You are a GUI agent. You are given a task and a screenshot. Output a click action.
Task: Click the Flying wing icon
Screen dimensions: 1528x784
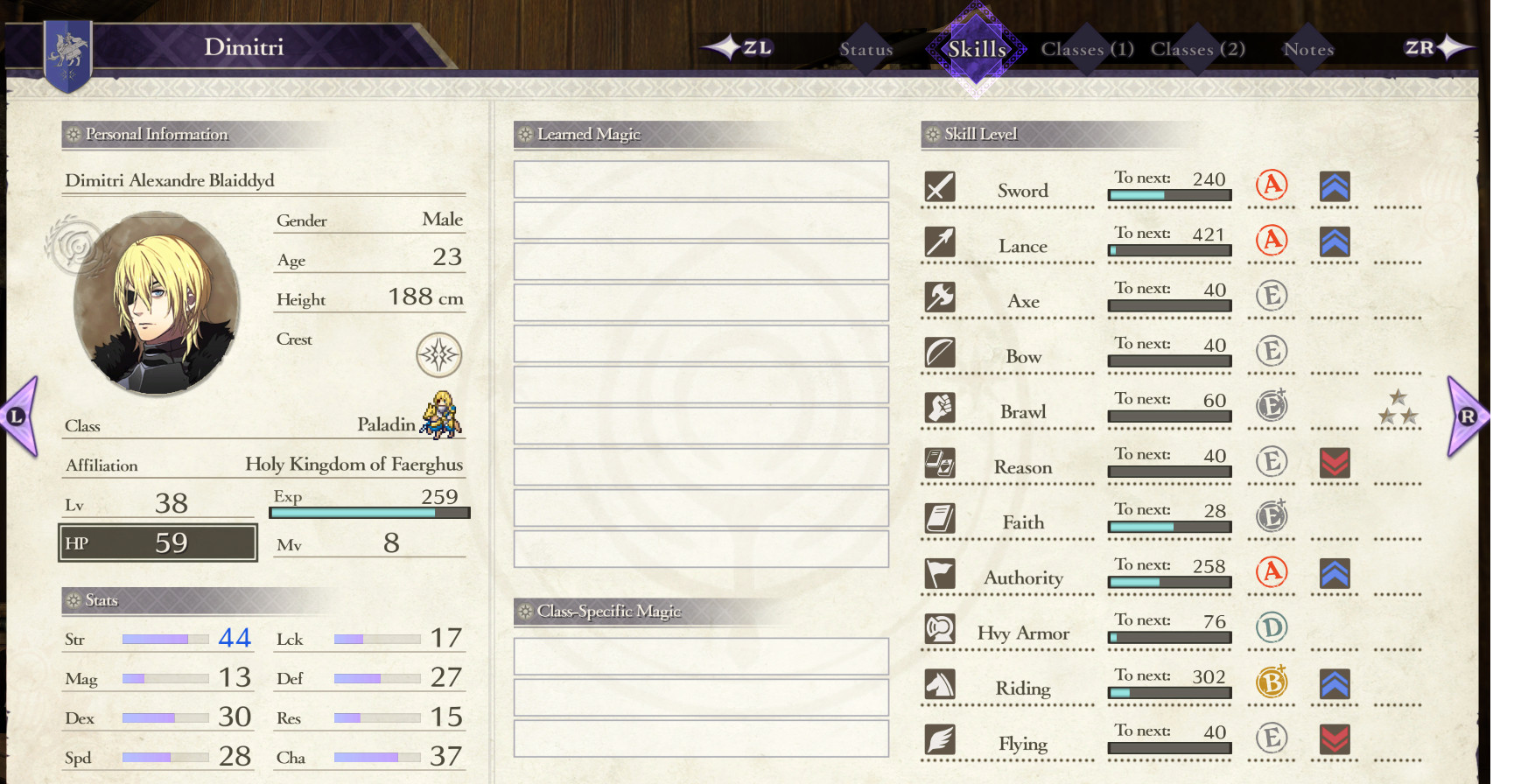click(940, 739)
